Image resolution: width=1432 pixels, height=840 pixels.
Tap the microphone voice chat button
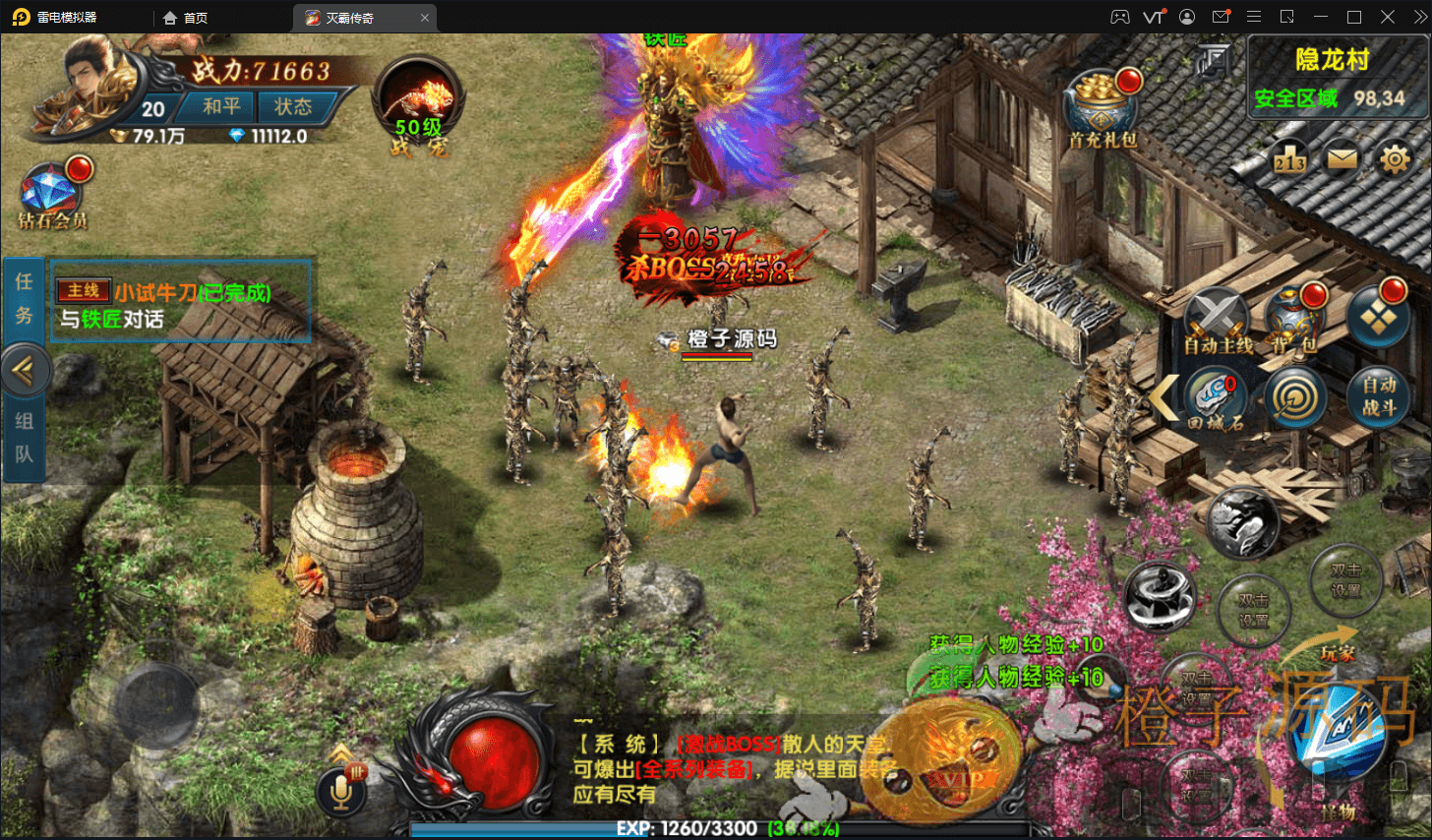point(341,789)
